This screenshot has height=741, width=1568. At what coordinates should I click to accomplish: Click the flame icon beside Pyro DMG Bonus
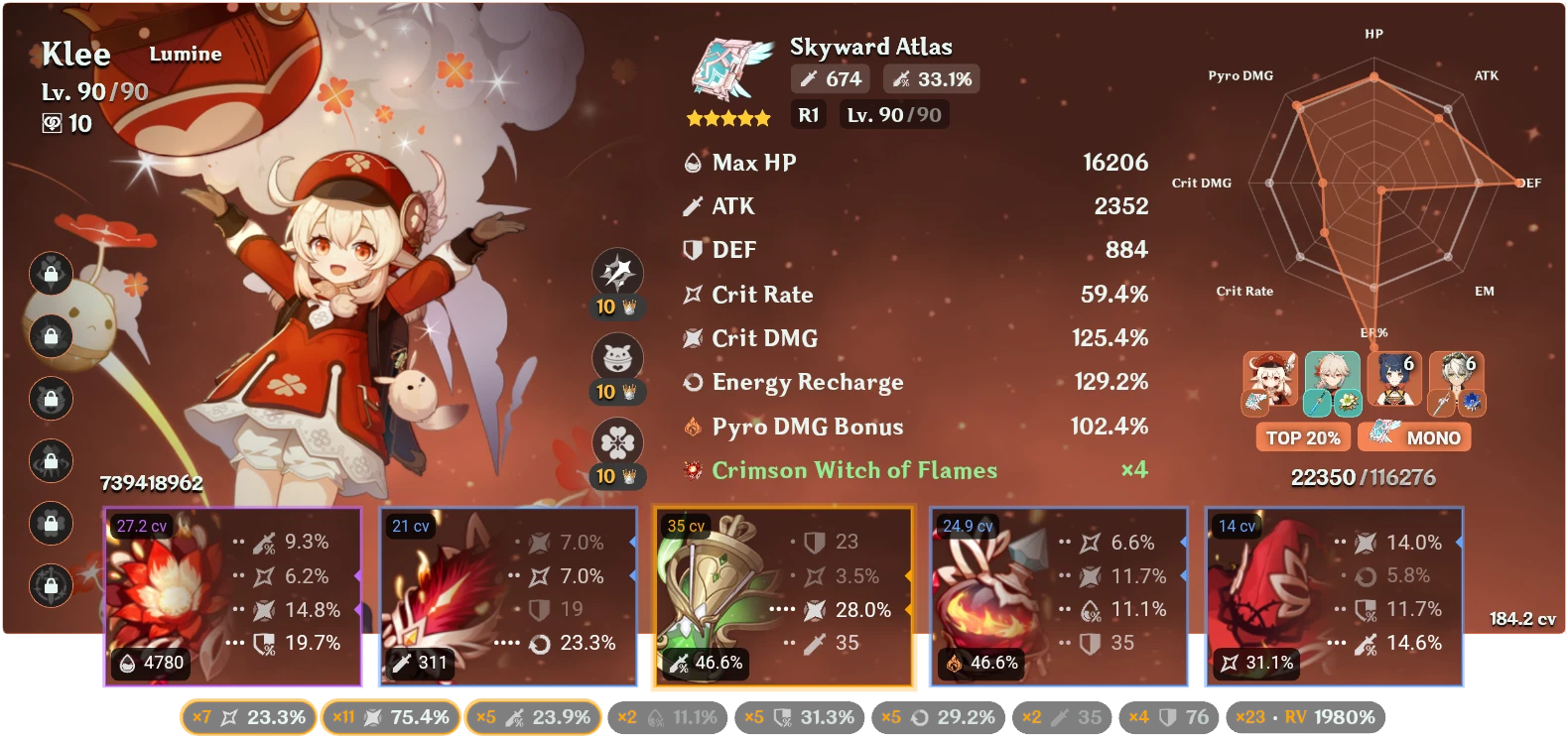[692, 426]
